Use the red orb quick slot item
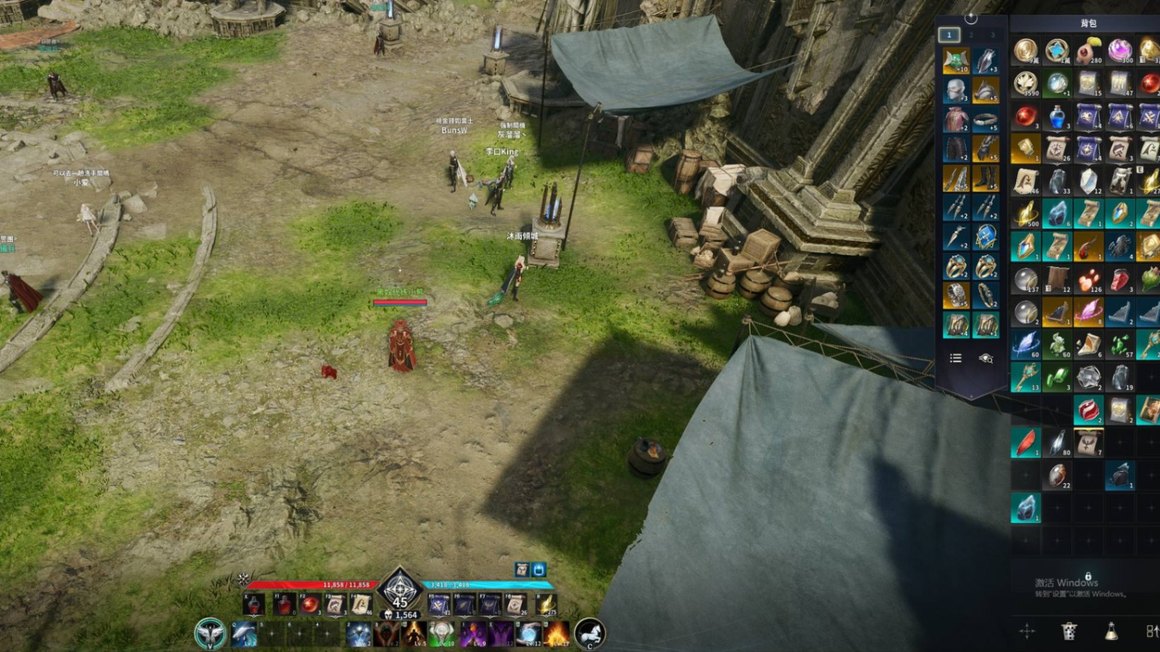This screenshot has height=652, width=1160. [310, 604]
